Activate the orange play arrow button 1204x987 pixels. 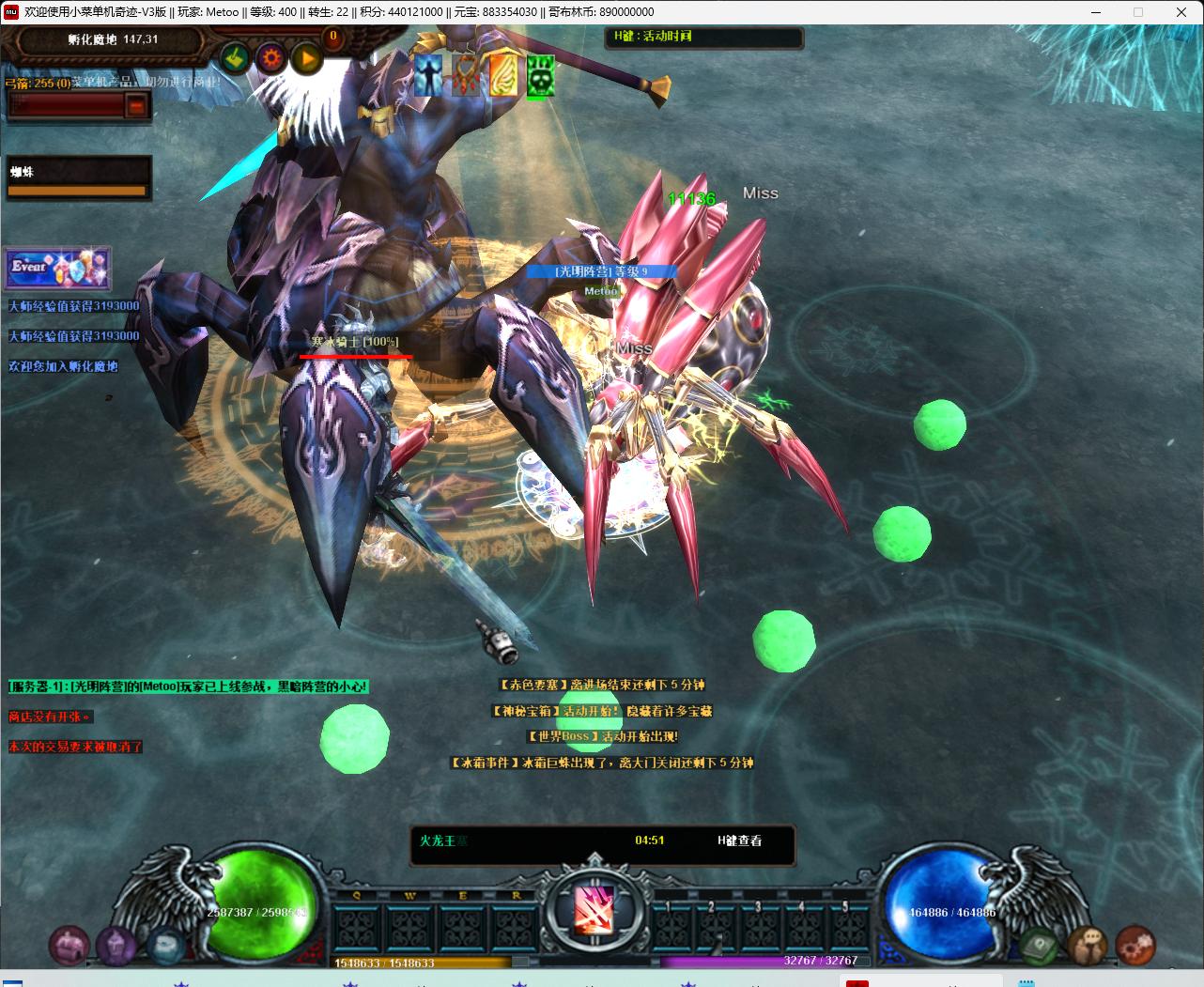pos(306,60)
